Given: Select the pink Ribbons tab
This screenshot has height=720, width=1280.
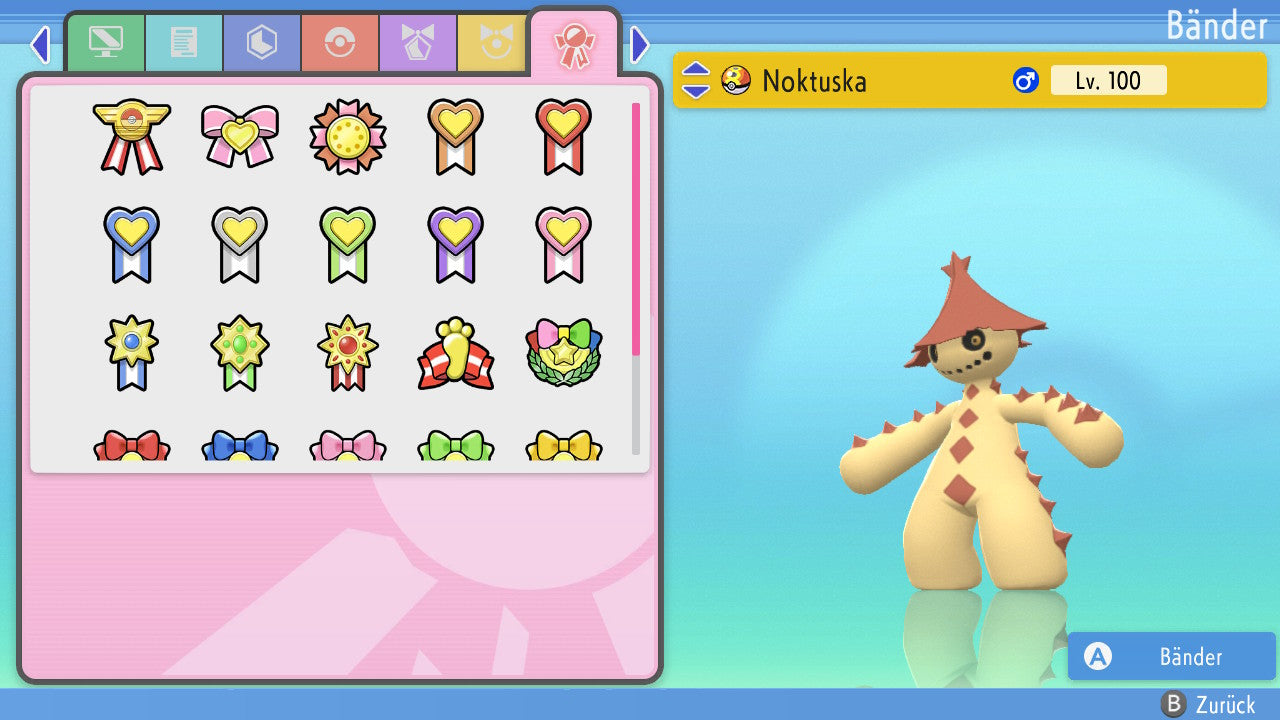Looking at the screenshot, I should pyautogui.click(x=574, y=43).
